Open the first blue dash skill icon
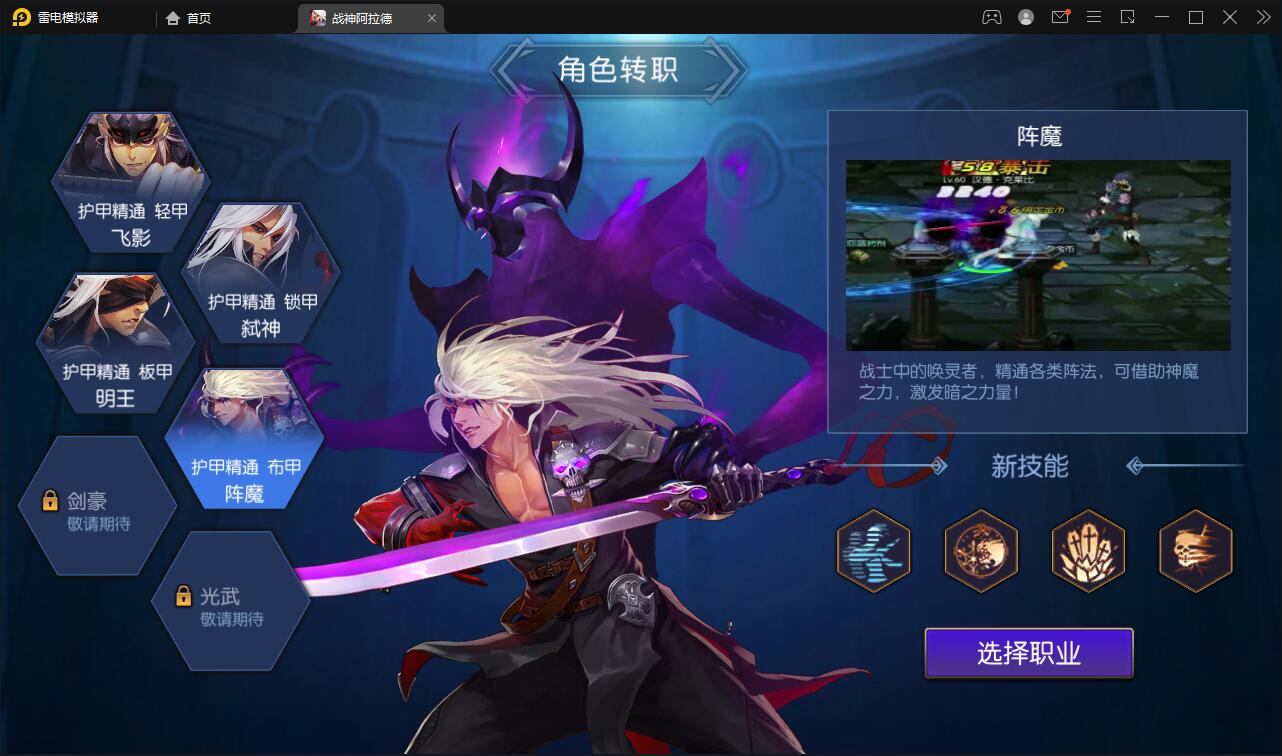Viewport: 1282px width, 756px height. [873, 551]
